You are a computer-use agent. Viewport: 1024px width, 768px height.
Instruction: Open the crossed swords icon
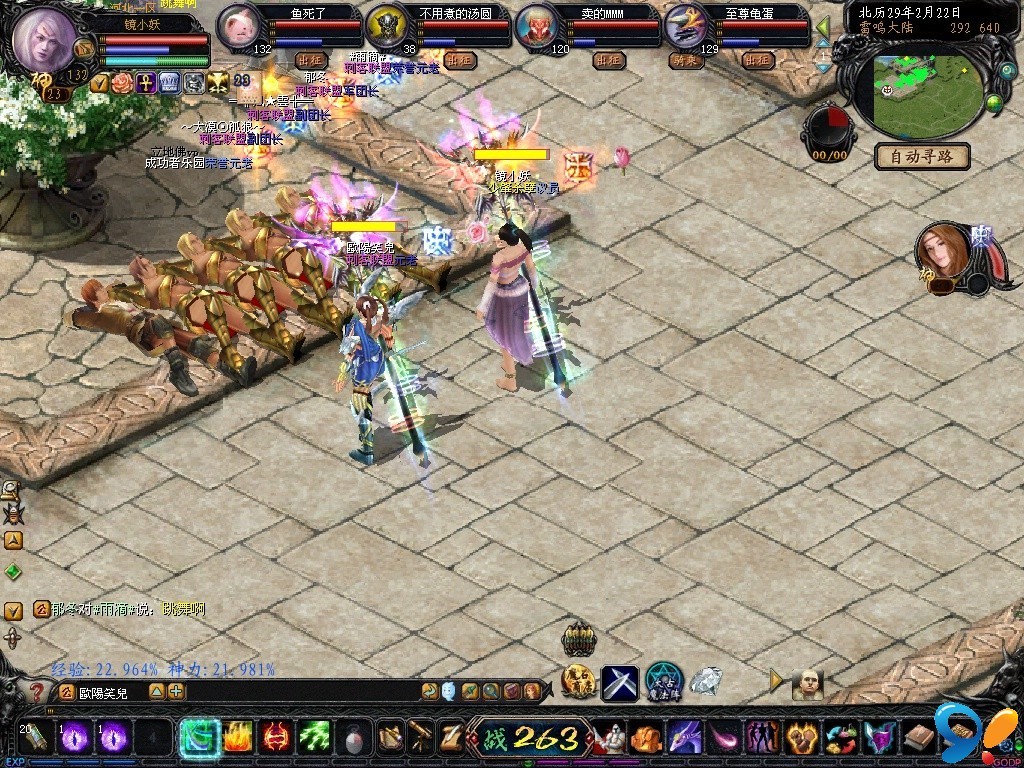[x=619, y=683]
